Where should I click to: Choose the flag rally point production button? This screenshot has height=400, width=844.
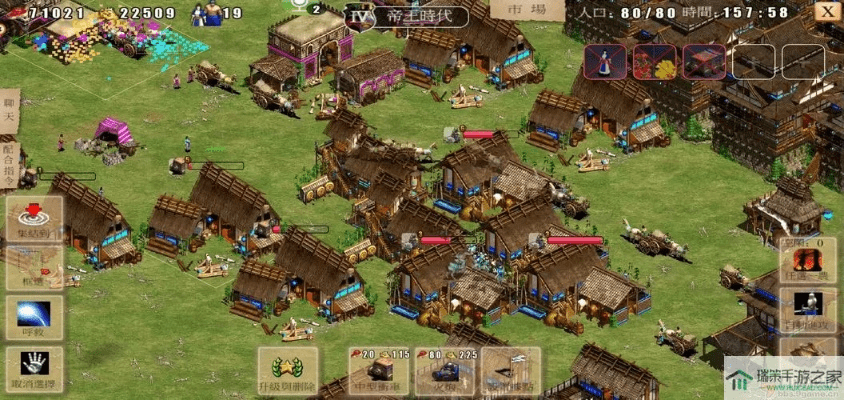coord(510,371)
